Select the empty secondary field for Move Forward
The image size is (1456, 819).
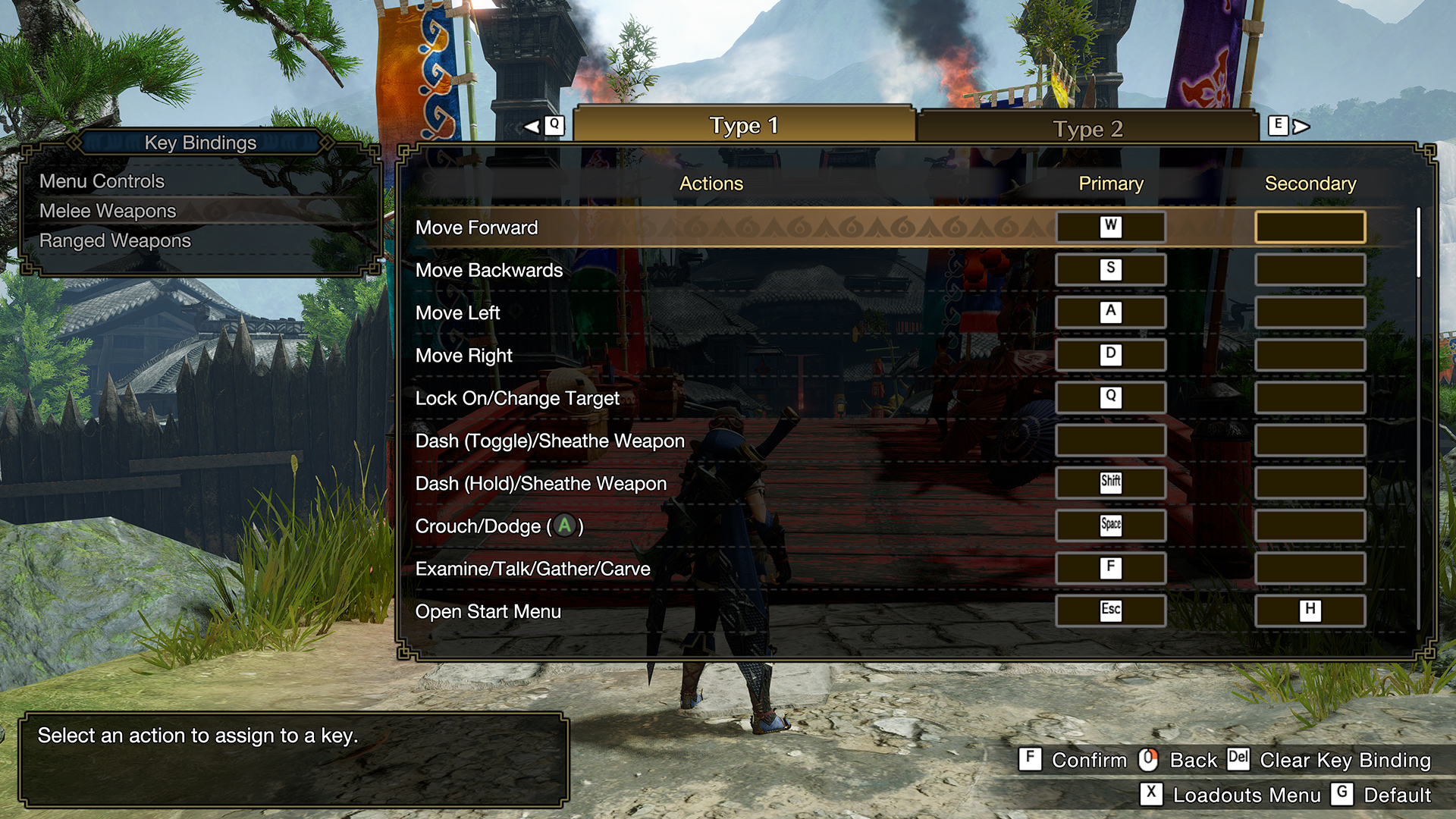point(1310,226)
